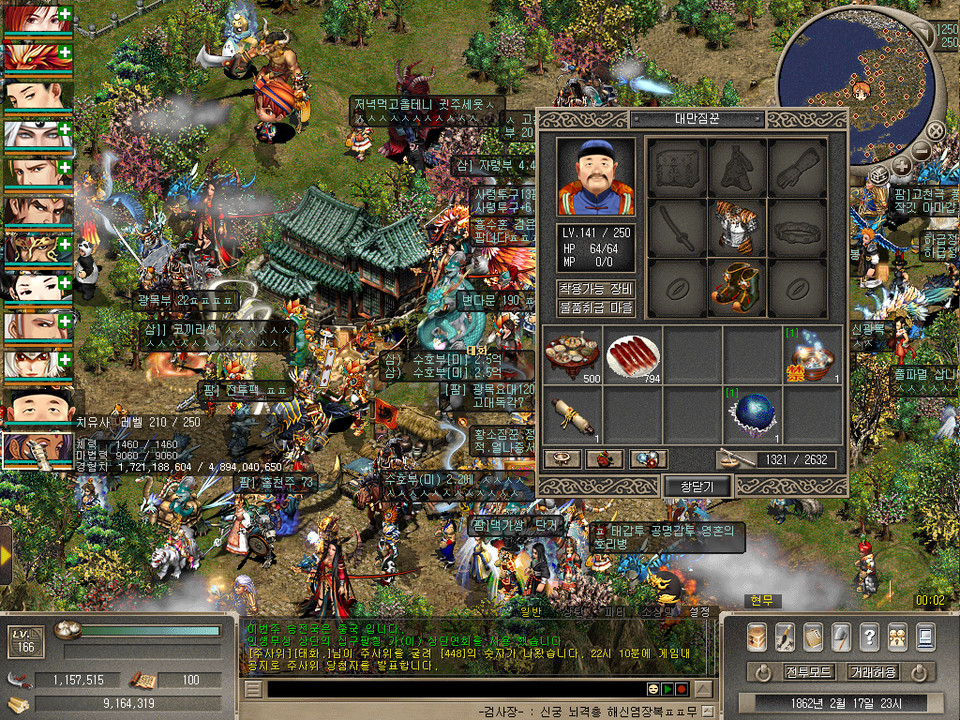Image resolution: width=960 pixels, height=720 pixels.
Task: Open the treasure chest inventory icon
Action: (757, 636)
